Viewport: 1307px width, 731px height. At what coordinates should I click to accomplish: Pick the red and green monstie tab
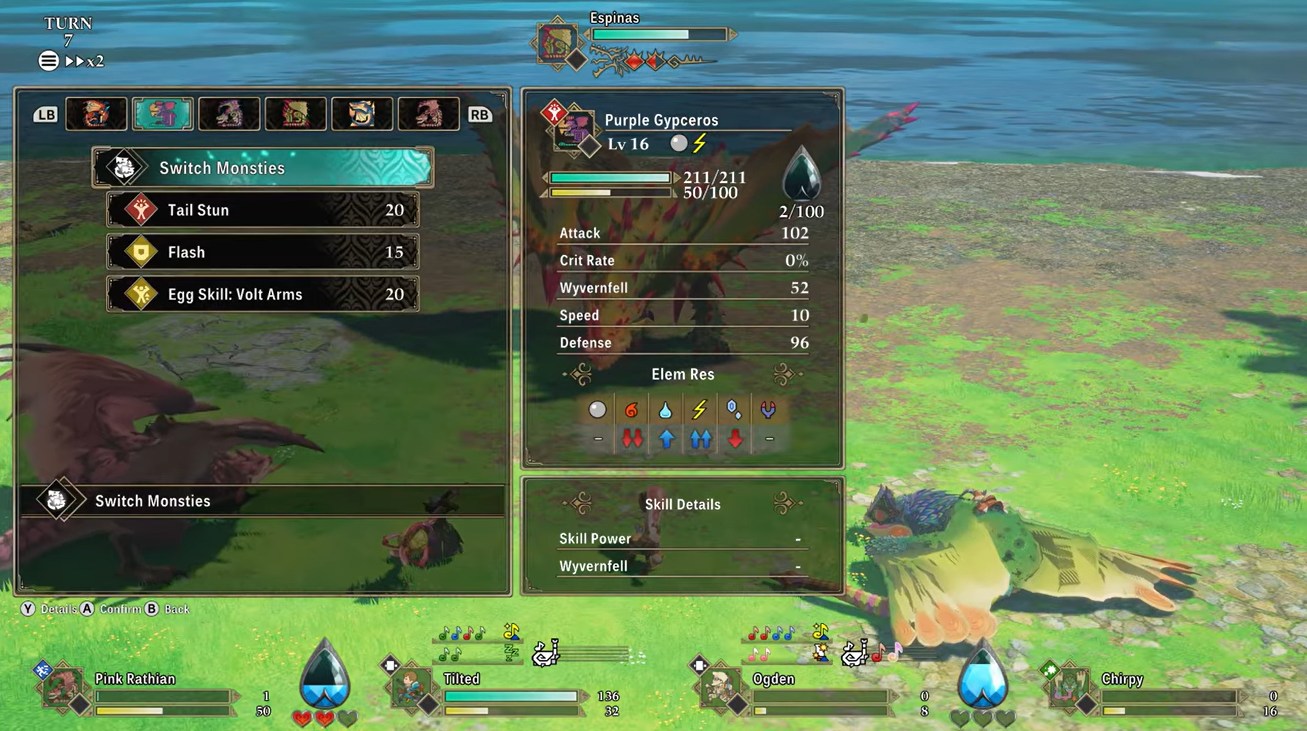click(x=296, y=114)
